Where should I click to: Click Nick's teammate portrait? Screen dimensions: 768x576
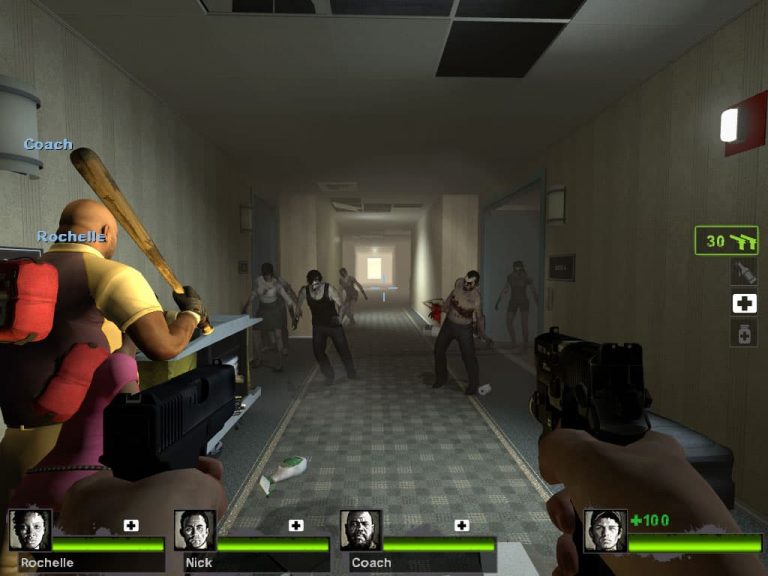(195, 530)
